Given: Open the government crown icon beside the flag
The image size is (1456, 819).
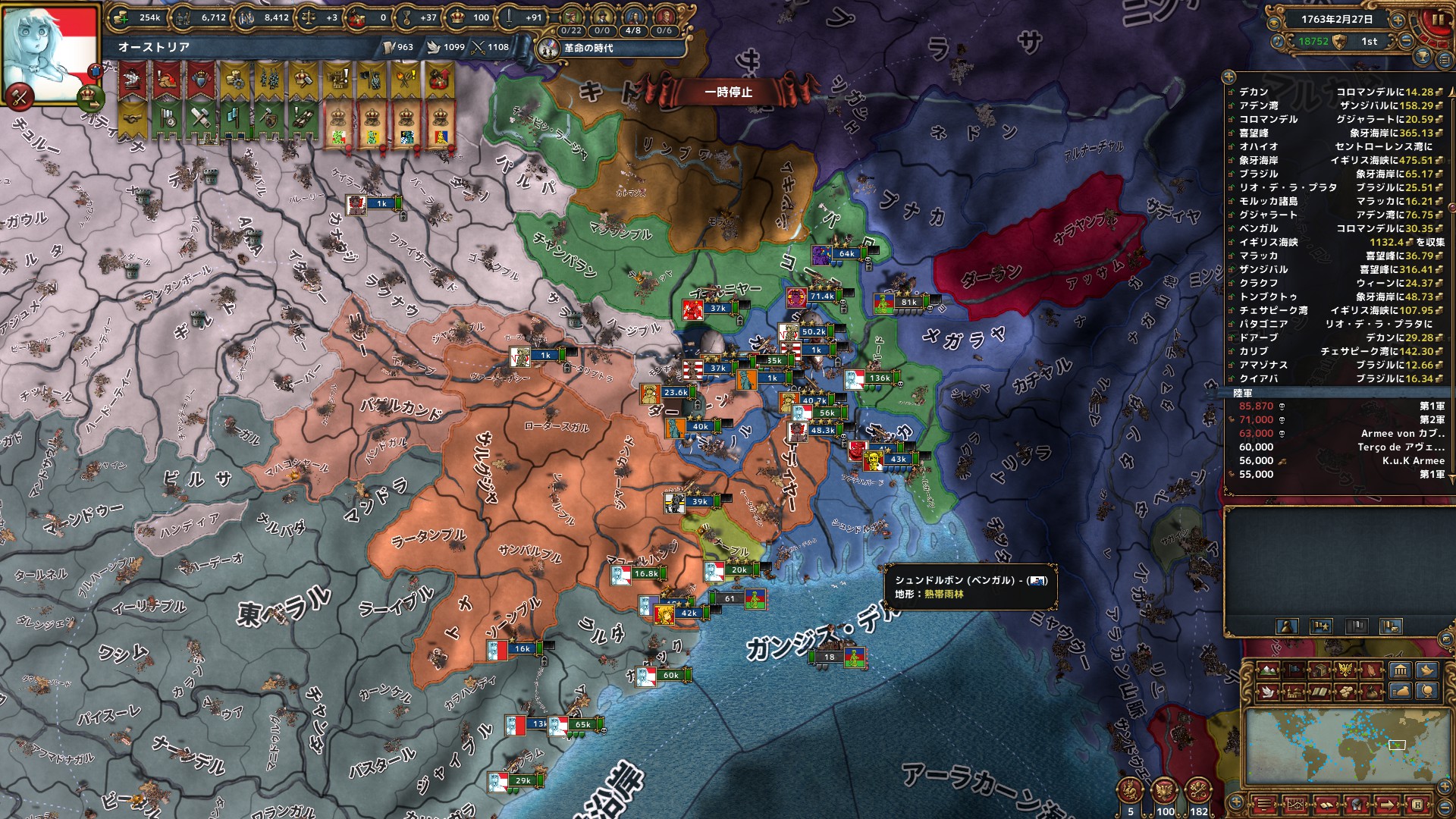Looking at the screenshot, I should click(x=90, y=96).
